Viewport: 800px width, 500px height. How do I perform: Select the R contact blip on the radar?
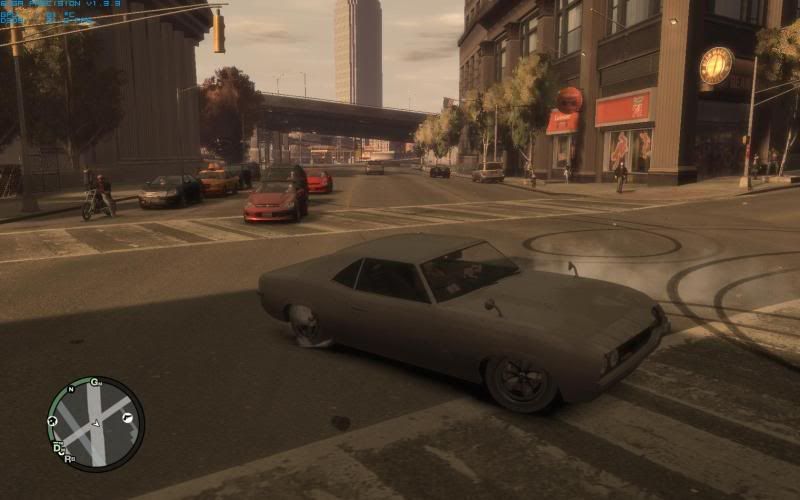click(x=69, y=459)
